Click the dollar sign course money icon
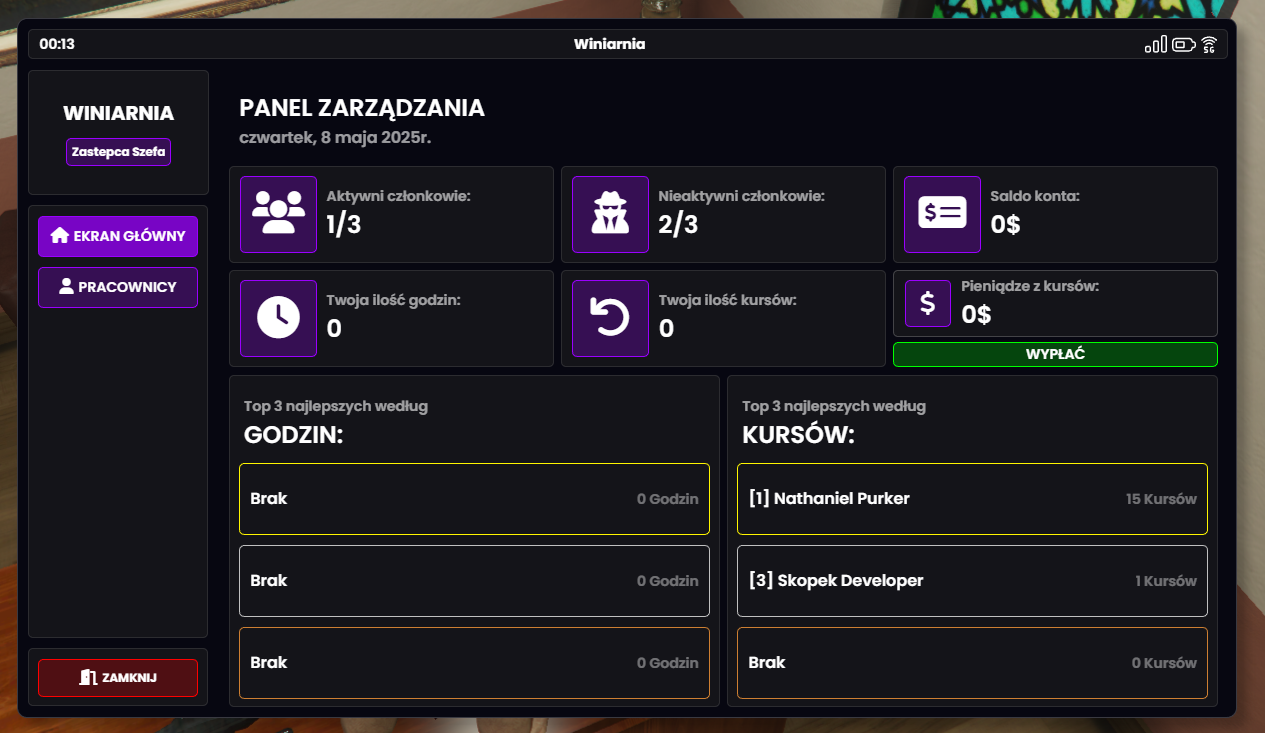This screenshot has height=733, width=1265. [x=928, y=303]
